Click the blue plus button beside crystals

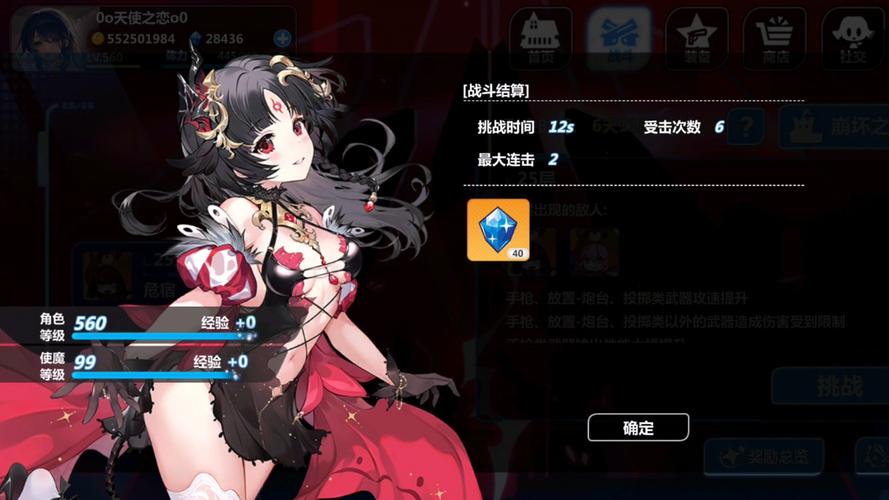click(282, 39)
